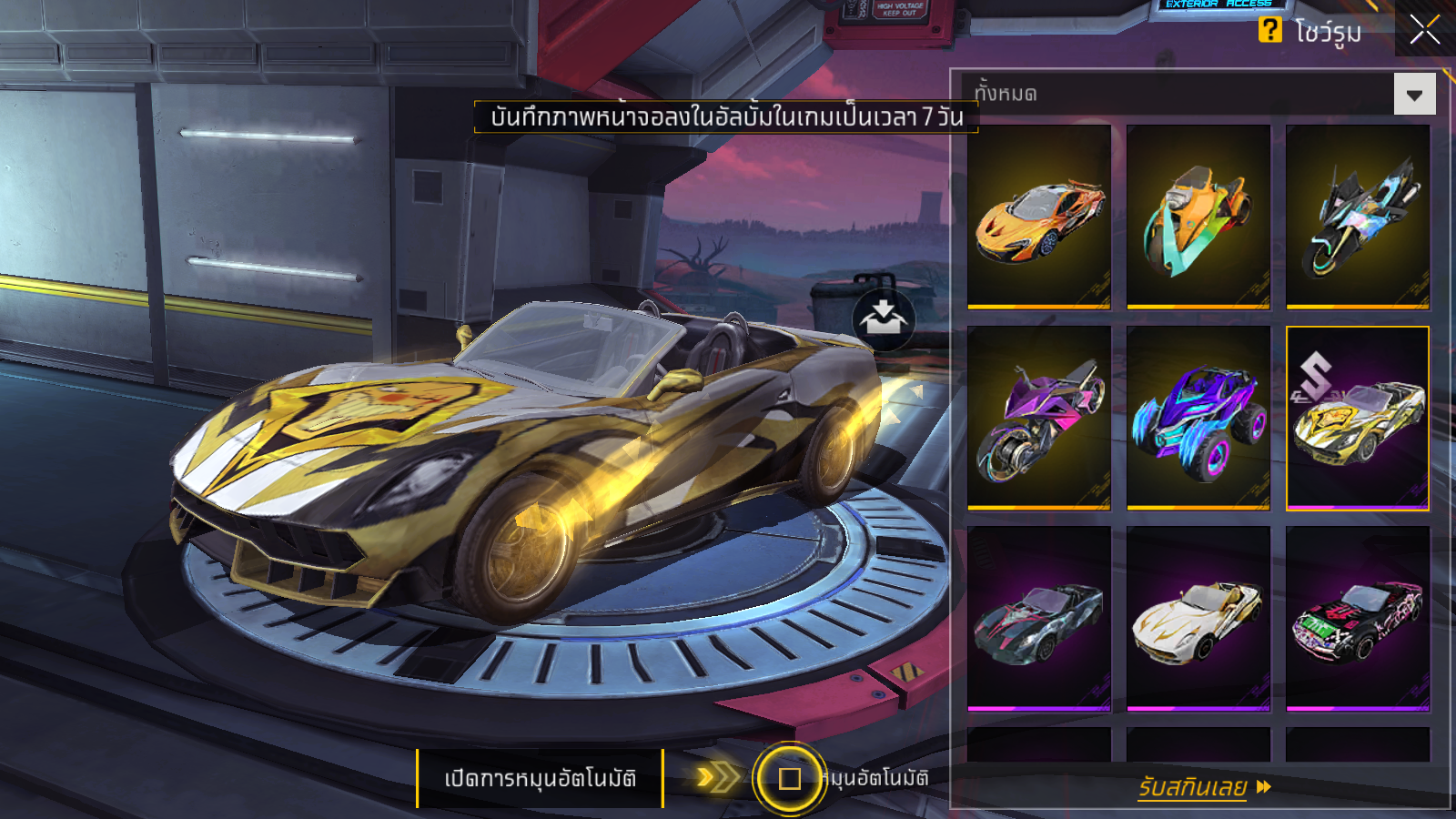
Task: Select the orange McLaren sports car skin
Action: [1039, 217]
